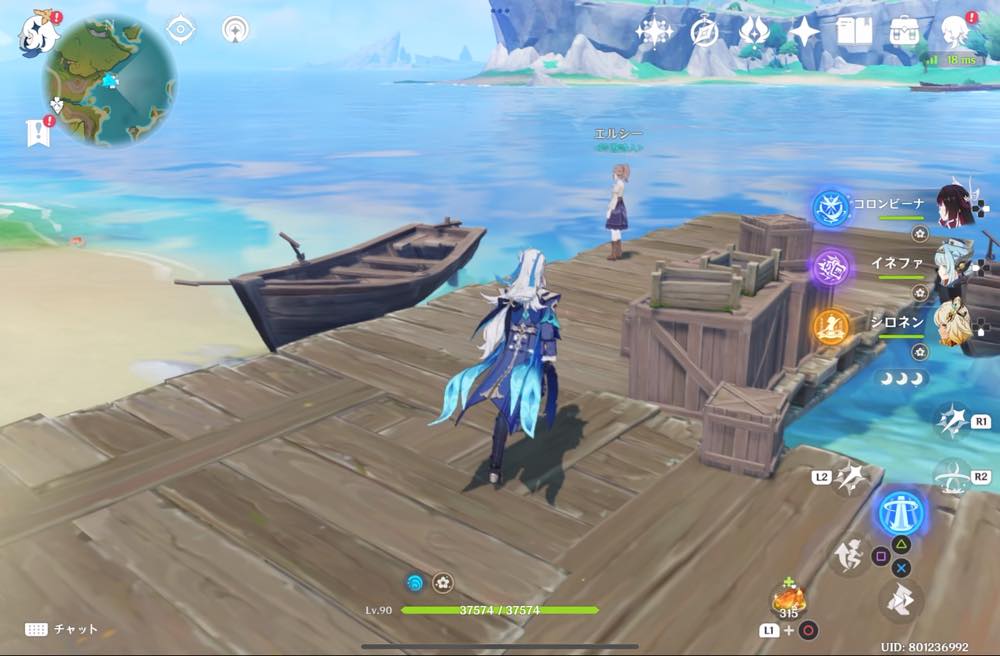Image resolution: width=1000 pixels, height=656 pixels.
Task: Open the quest log bookmark icon
Action: tap(37, 132)
